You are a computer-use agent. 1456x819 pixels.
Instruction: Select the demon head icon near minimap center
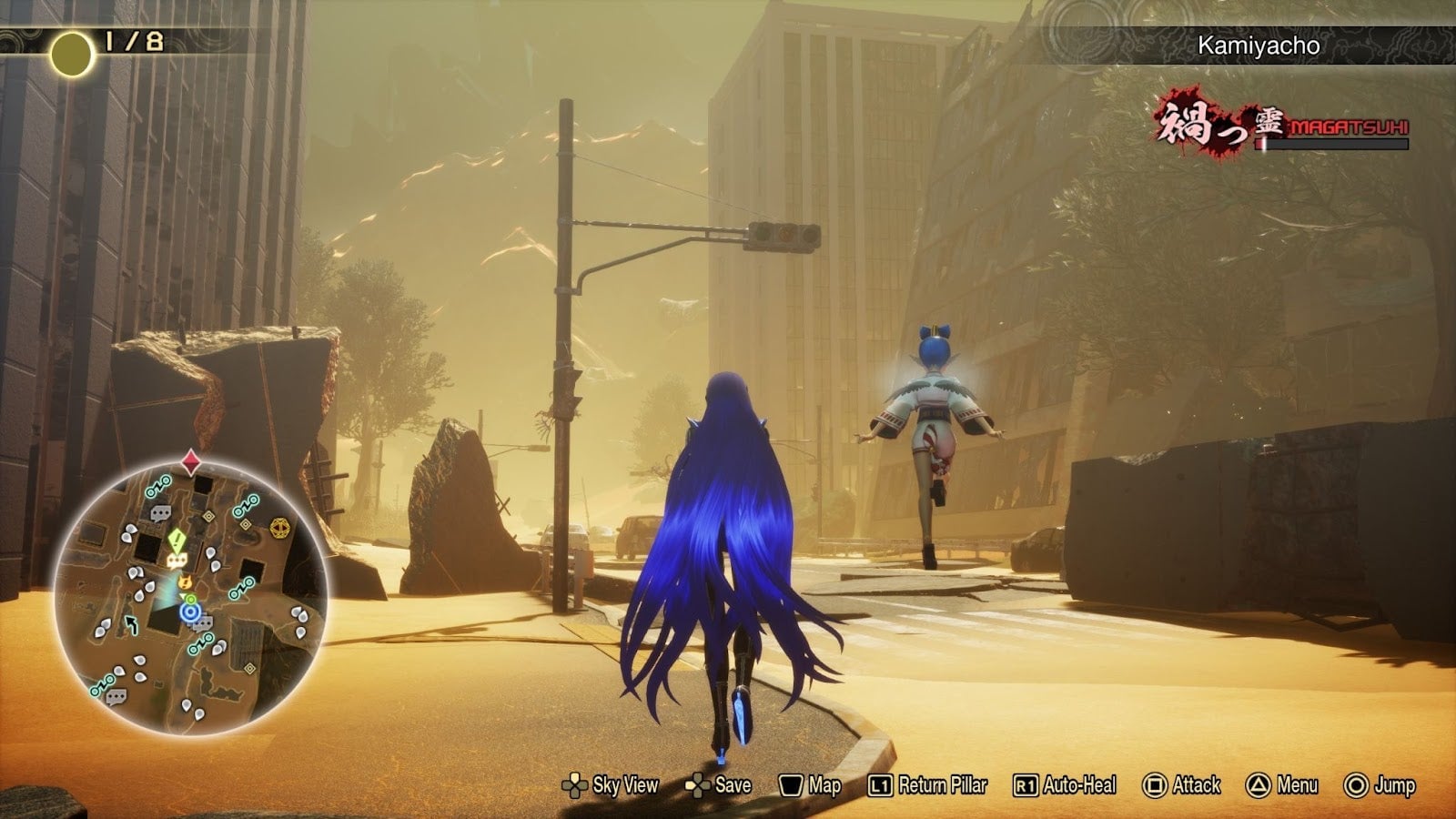[184, 581]
